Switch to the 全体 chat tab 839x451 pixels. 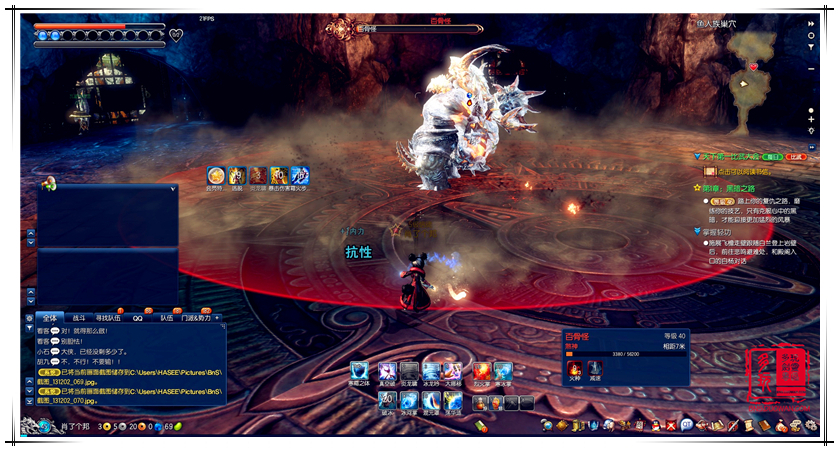[50, 318]
